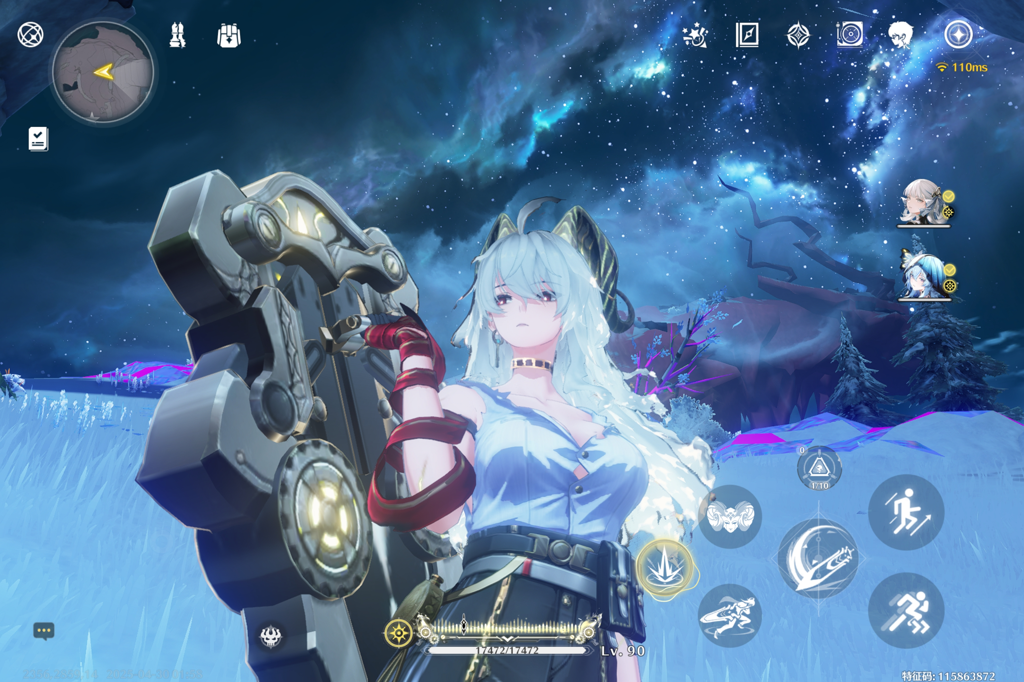Open the circular minimap
The image size is (1024, 682).
(x=103, y=71)
